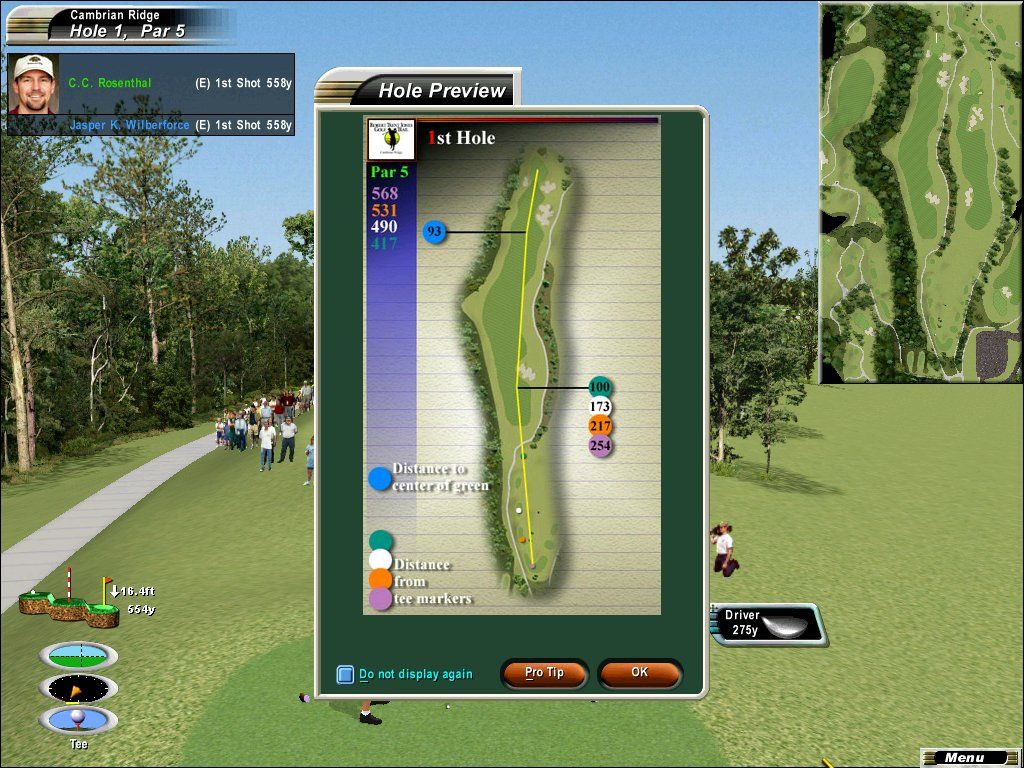
Task: Click the wind direction arrow gauge
Action: 78,688
